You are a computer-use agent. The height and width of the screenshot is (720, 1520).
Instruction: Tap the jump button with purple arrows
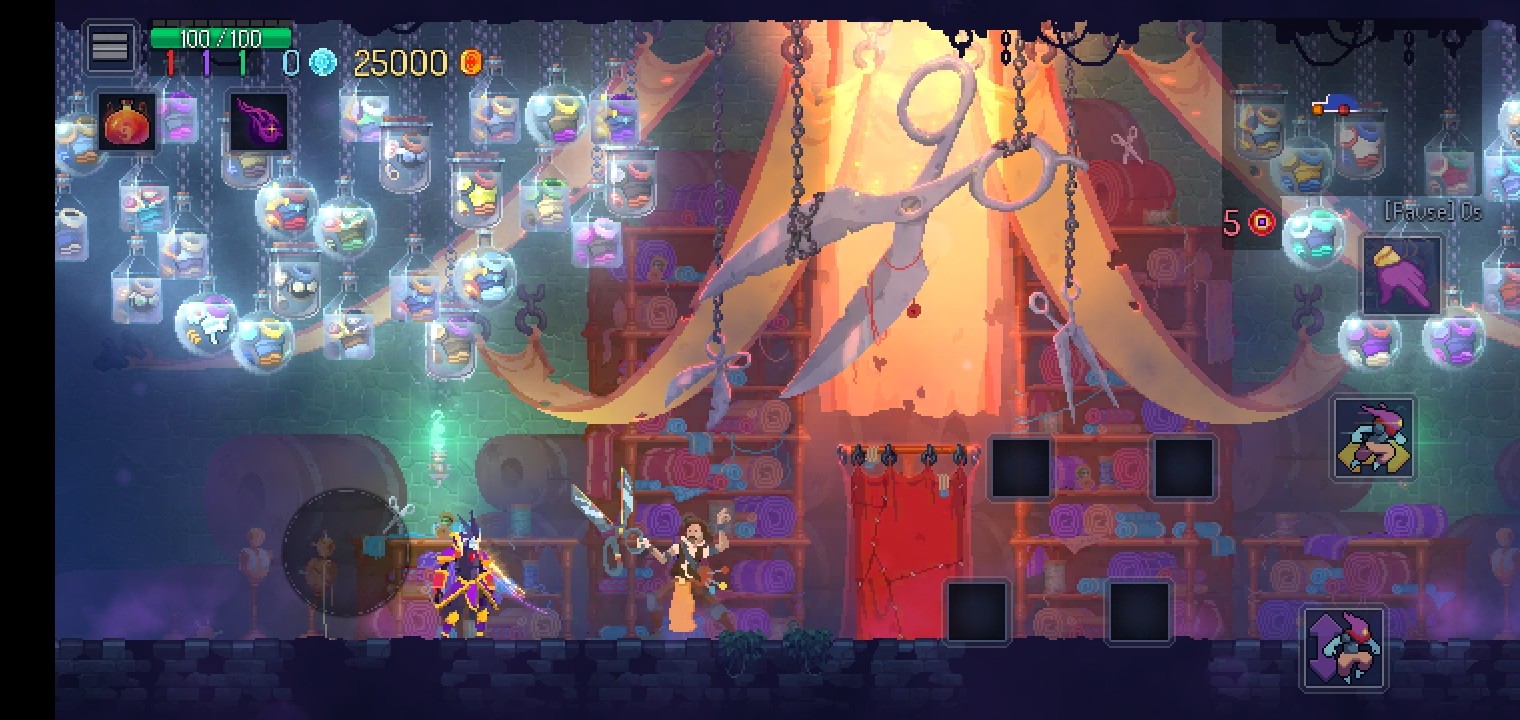coord(1345,647)
